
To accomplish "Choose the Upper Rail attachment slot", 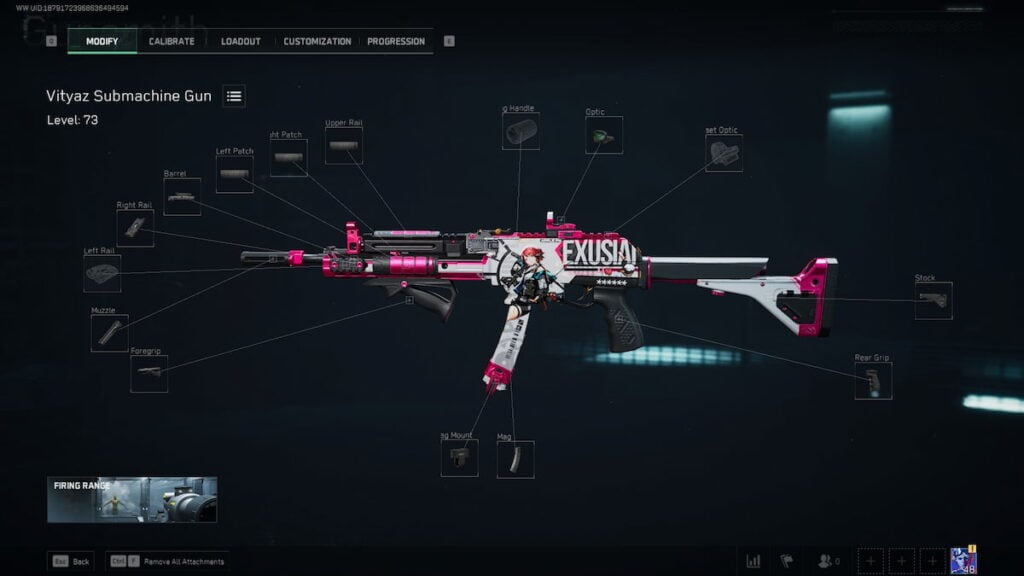I will (344, 146).
